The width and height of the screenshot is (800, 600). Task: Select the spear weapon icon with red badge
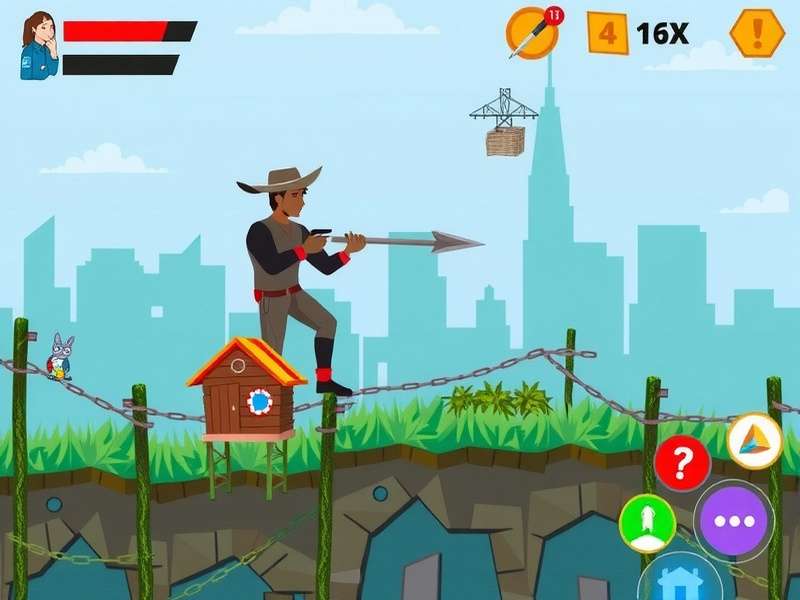pos(531,33)
